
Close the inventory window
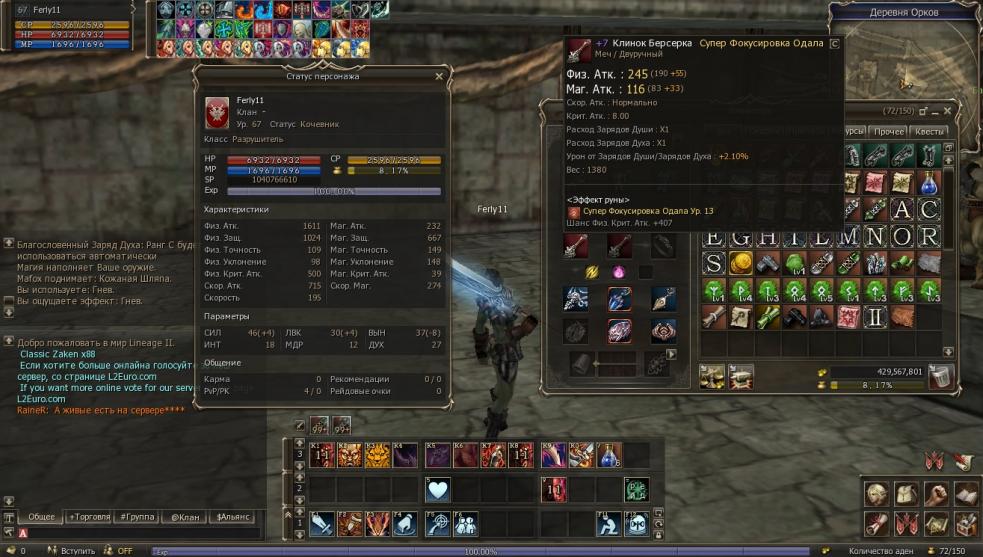point(951,110)
